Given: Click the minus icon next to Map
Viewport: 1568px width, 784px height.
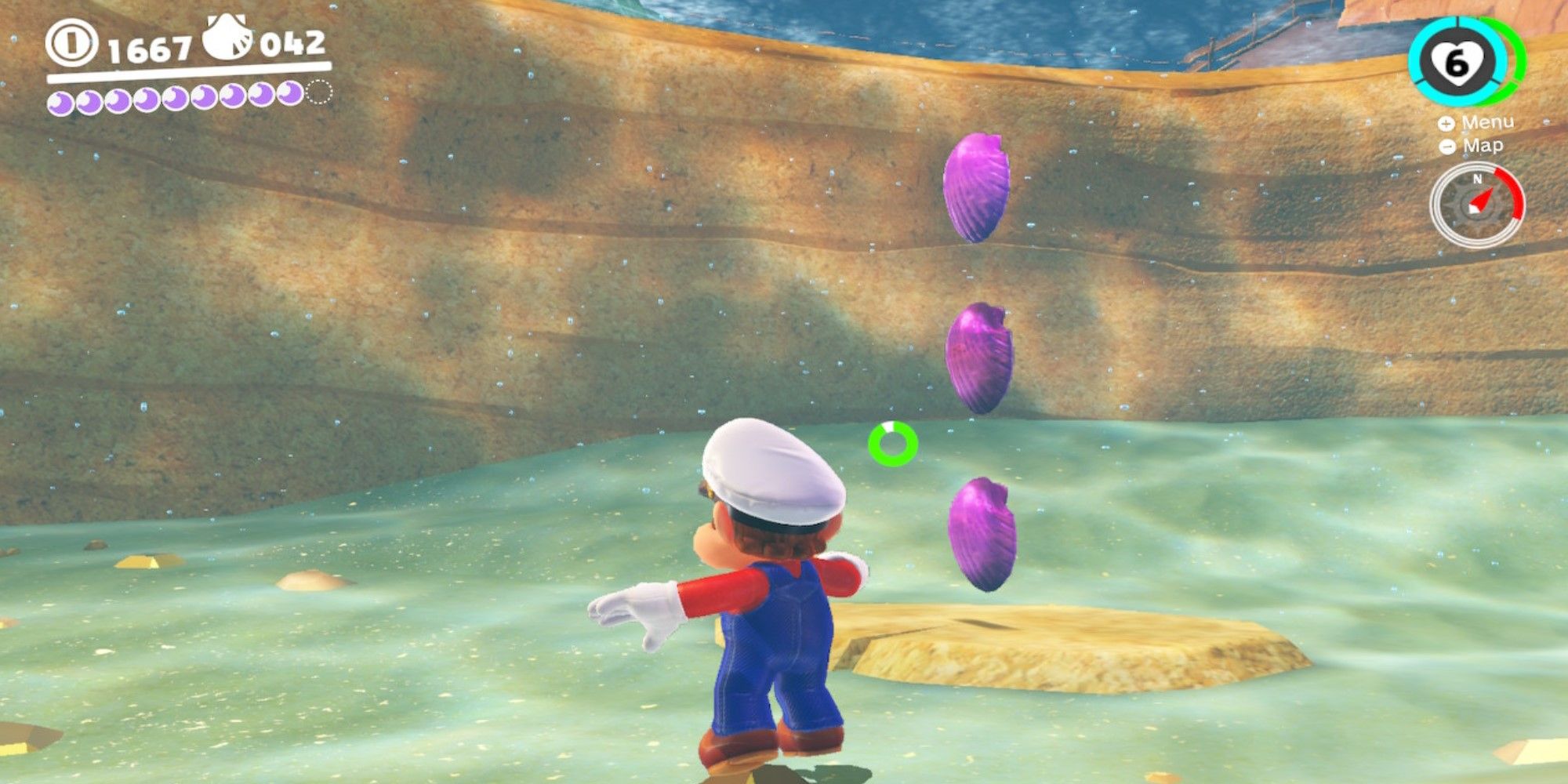Looking at the screenshot, I should click(x=1447, y=147).
